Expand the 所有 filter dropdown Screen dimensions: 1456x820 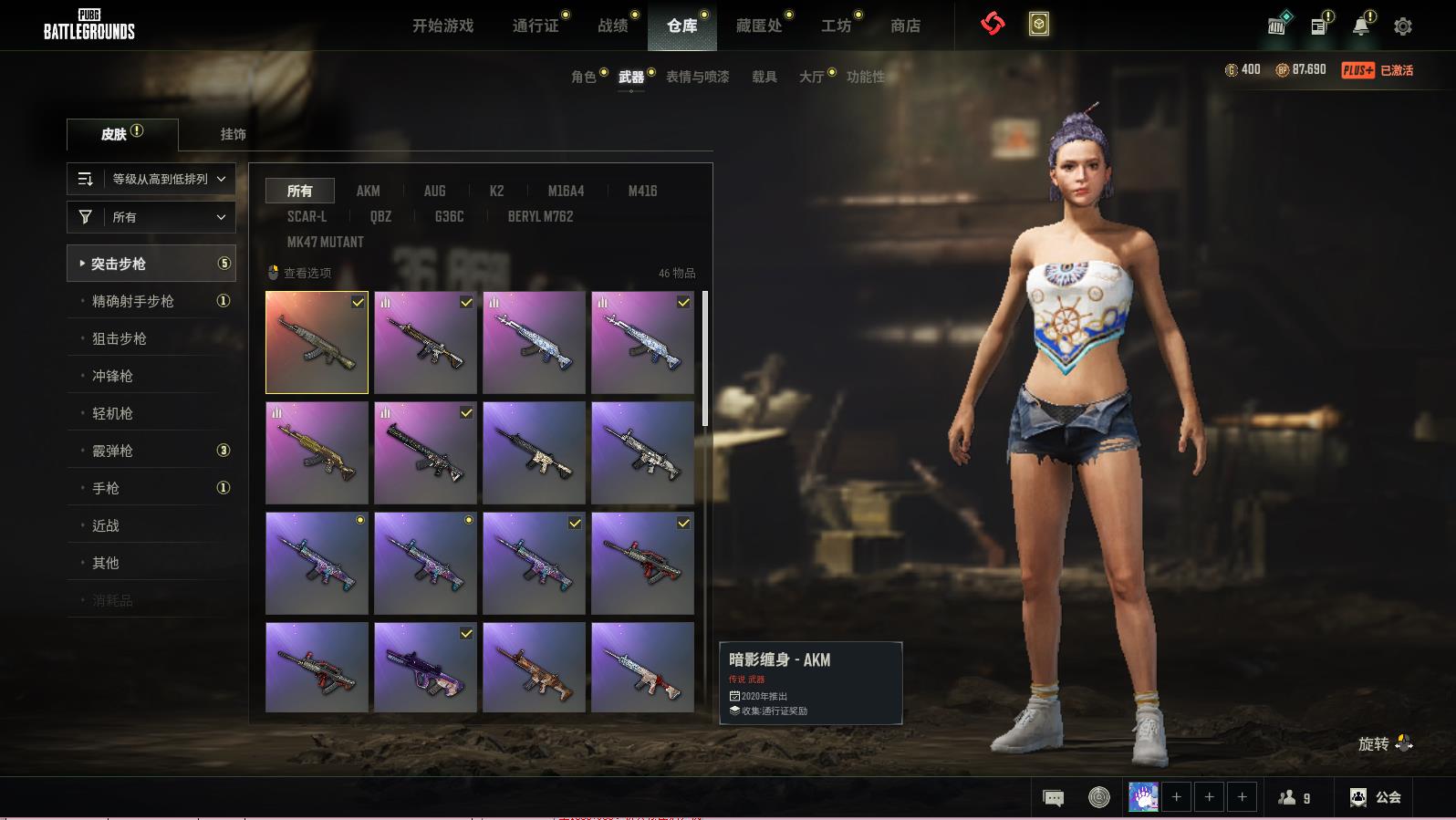pyautogui.click(x=151, y=217)
